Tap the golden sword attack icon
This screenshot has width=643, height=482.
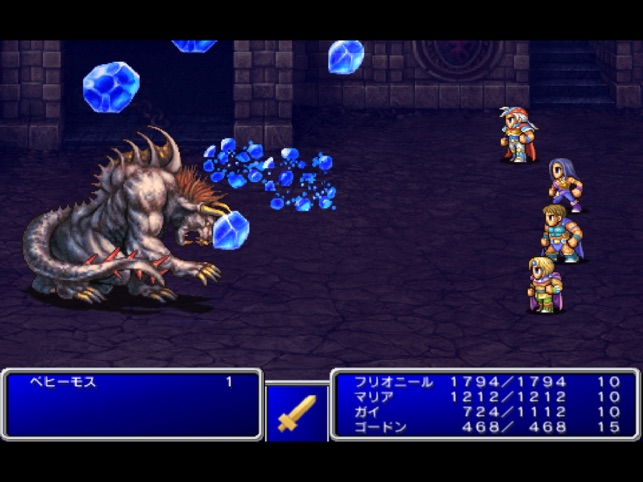(297, 412)
